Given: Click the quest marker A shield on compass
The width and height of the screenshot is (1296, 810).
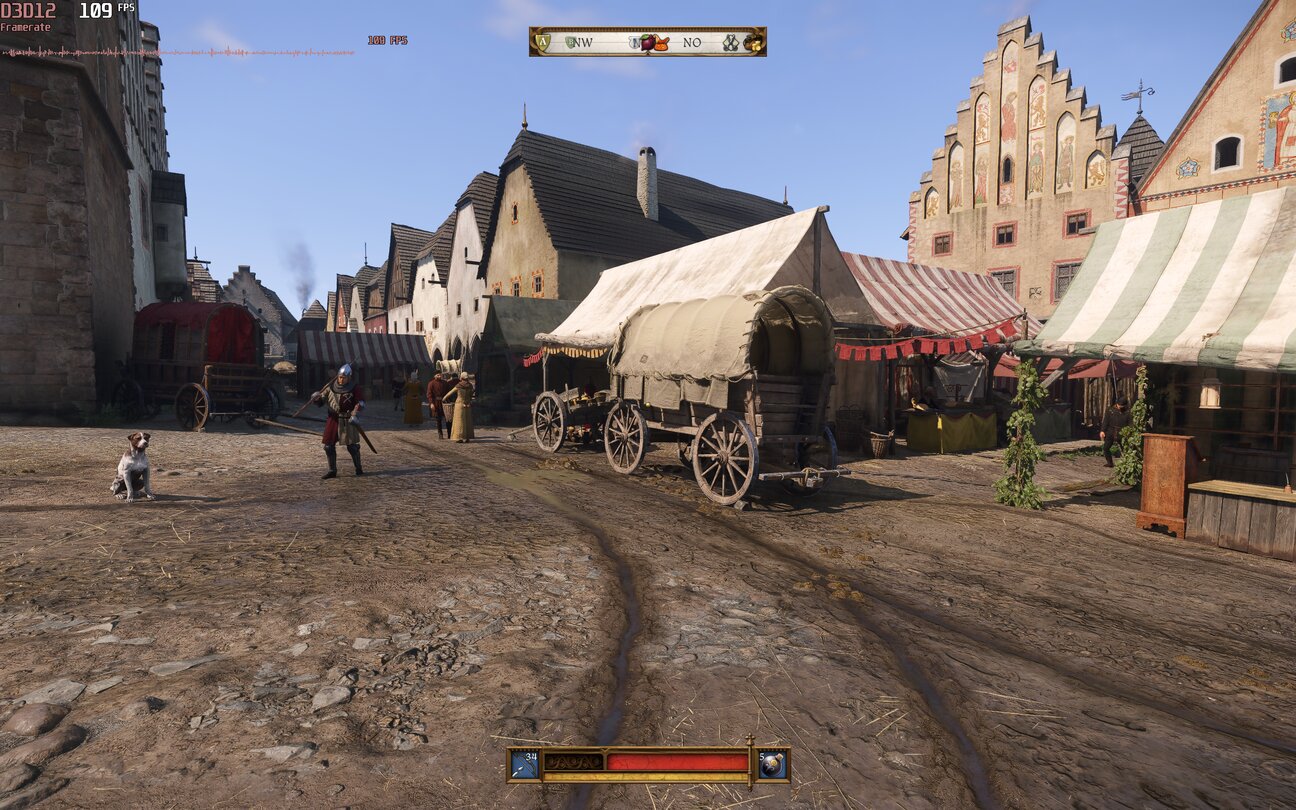Looking at the screenshot, I should click(x=543, y=42).
